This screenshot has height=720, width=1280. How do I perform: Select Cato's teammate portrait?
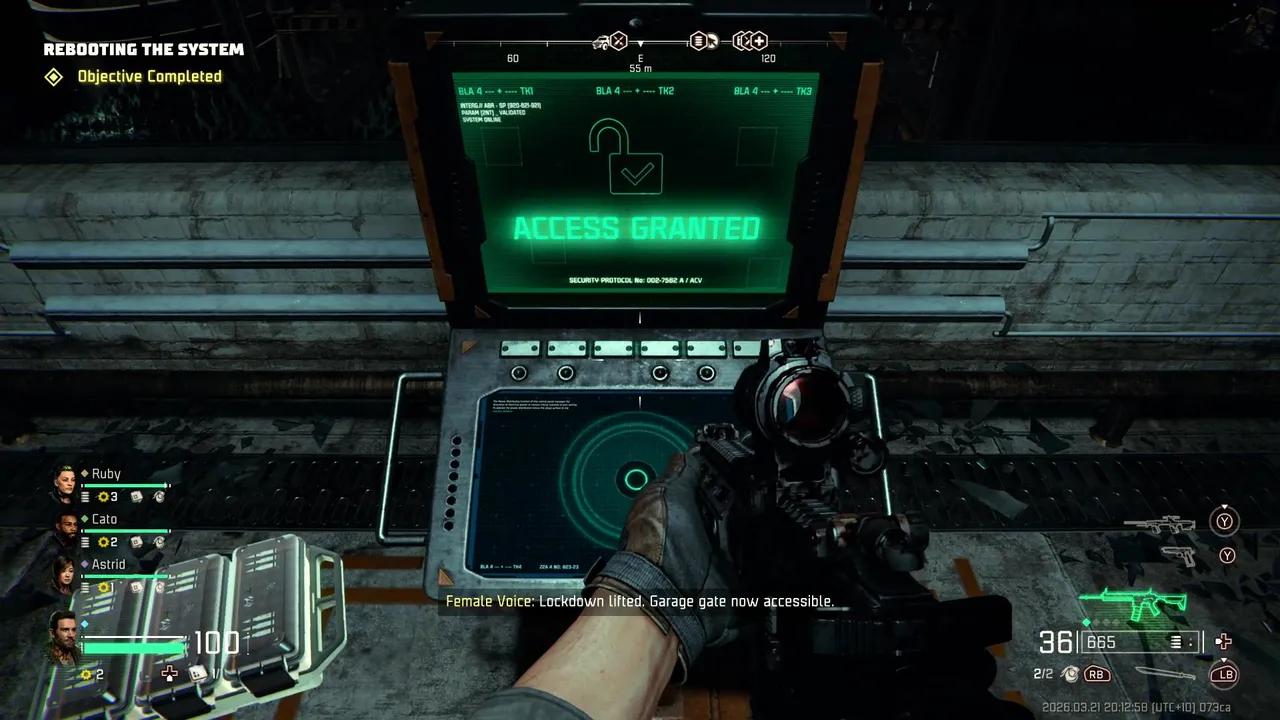(66, 529)
